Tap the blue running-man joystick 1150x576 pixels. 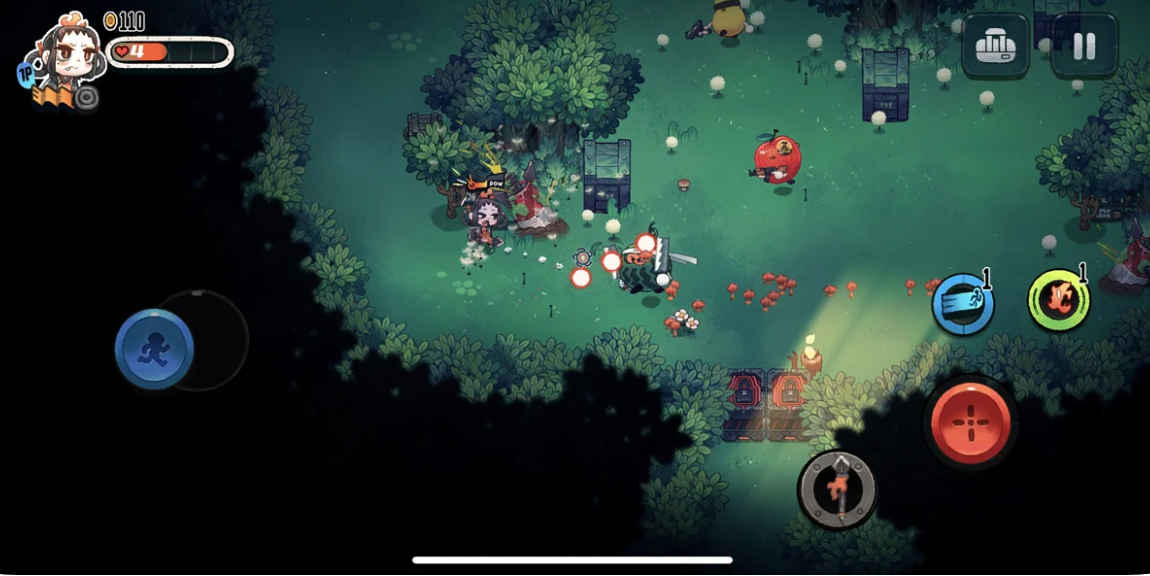154,348
